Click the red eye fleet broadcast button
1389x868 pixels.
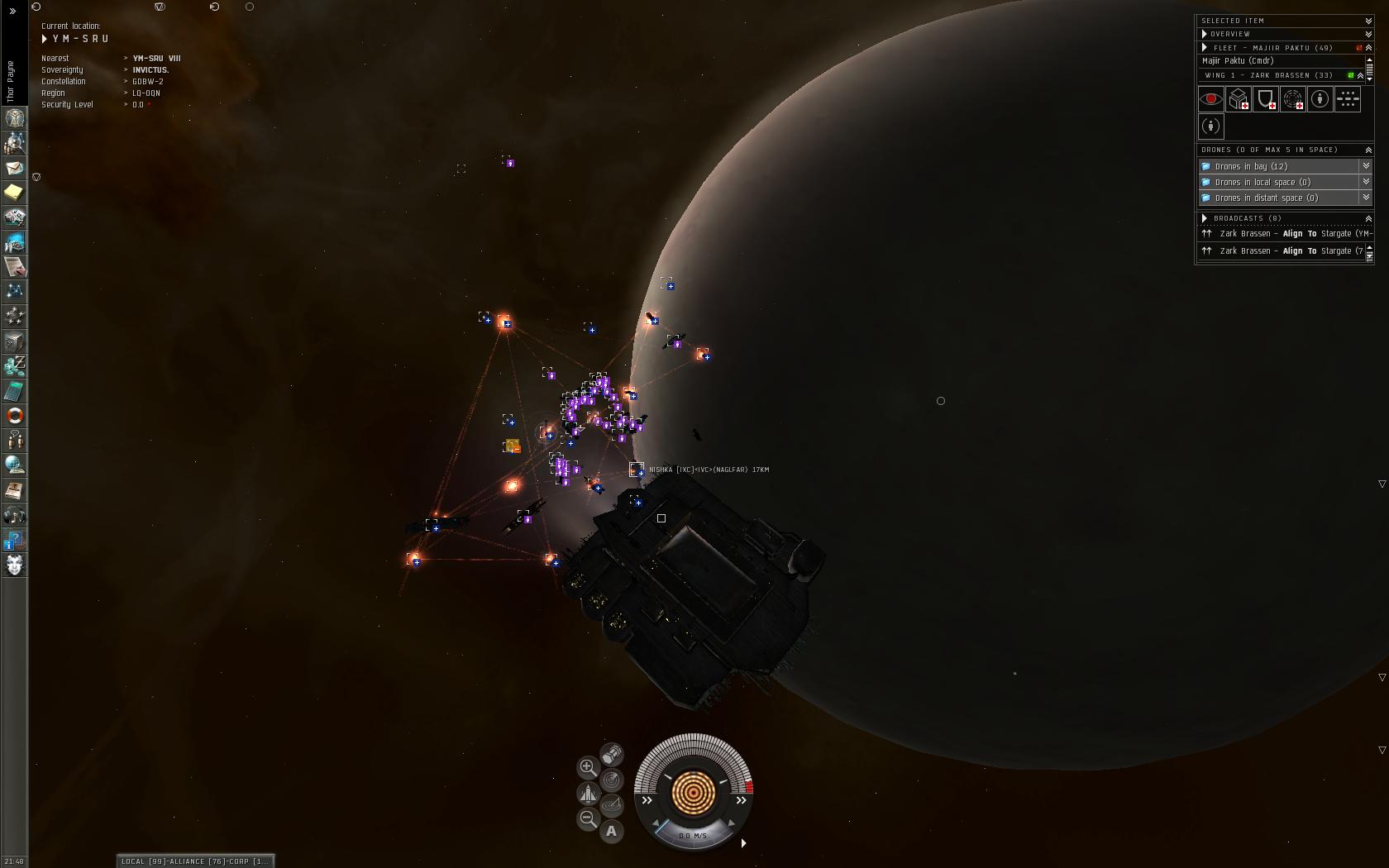pos(1210,99)
